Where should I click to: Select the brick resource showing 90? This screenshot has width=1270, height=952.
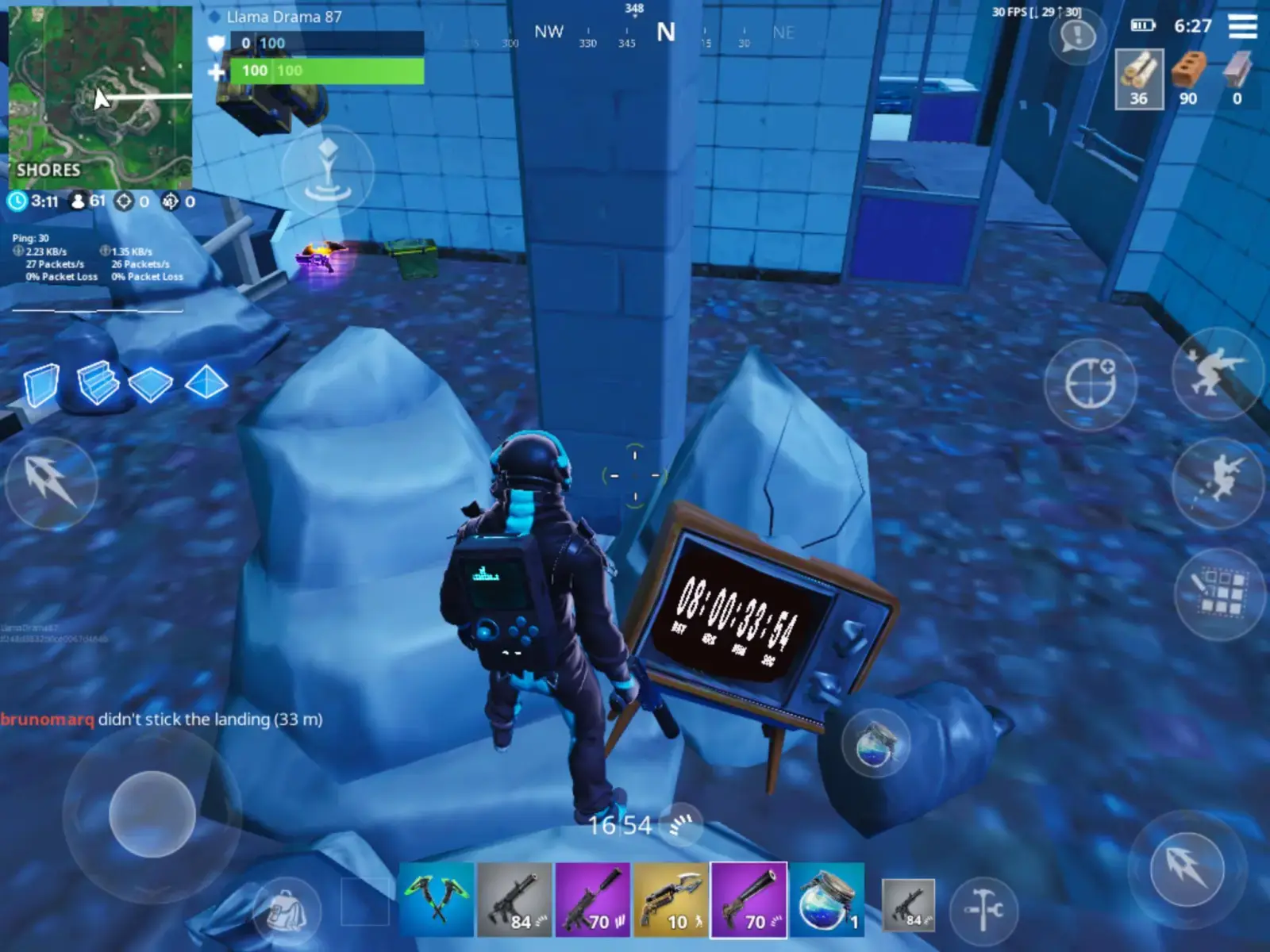pos(1187,75)
